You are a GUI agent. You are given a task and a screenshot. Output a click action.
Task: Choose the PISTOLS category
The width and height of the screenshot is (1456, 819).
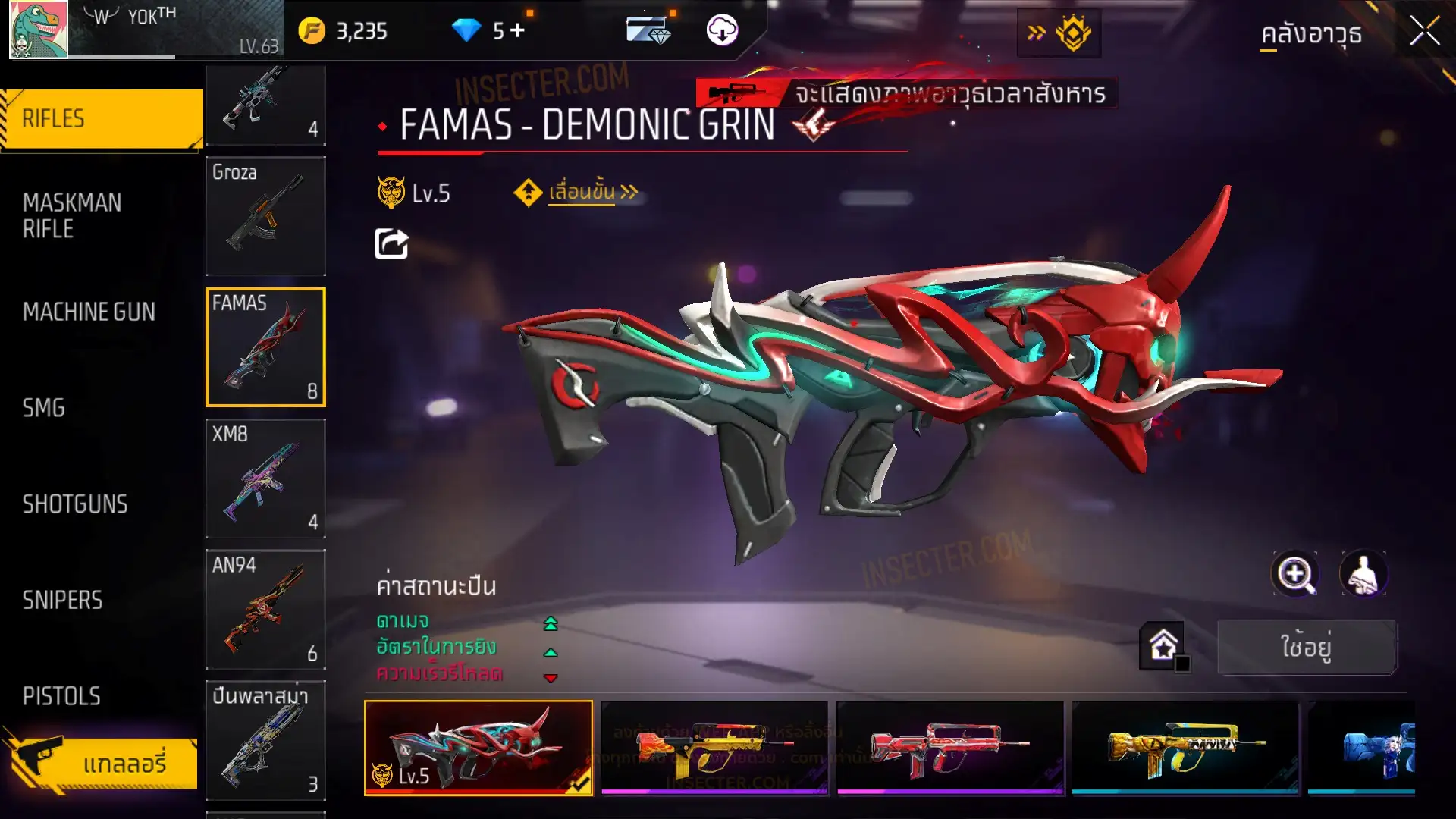pos(61,696)
